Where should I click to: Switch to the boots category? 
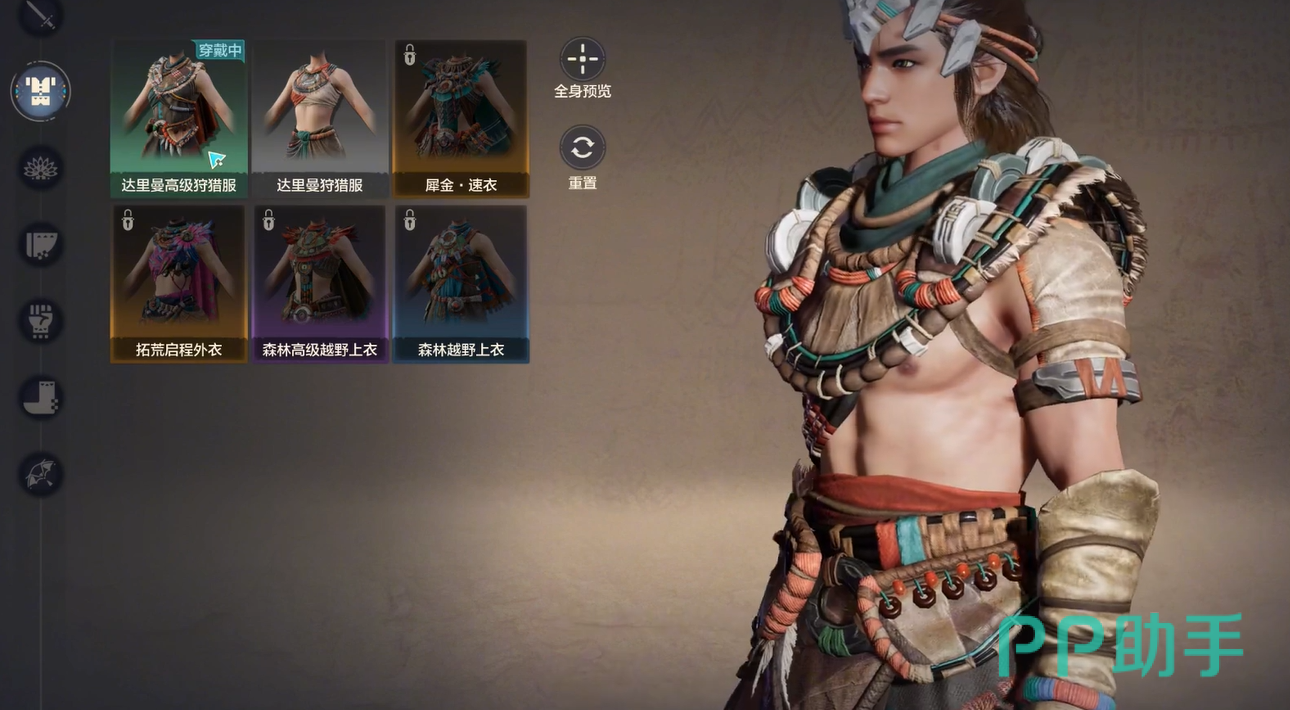point(41,397)
